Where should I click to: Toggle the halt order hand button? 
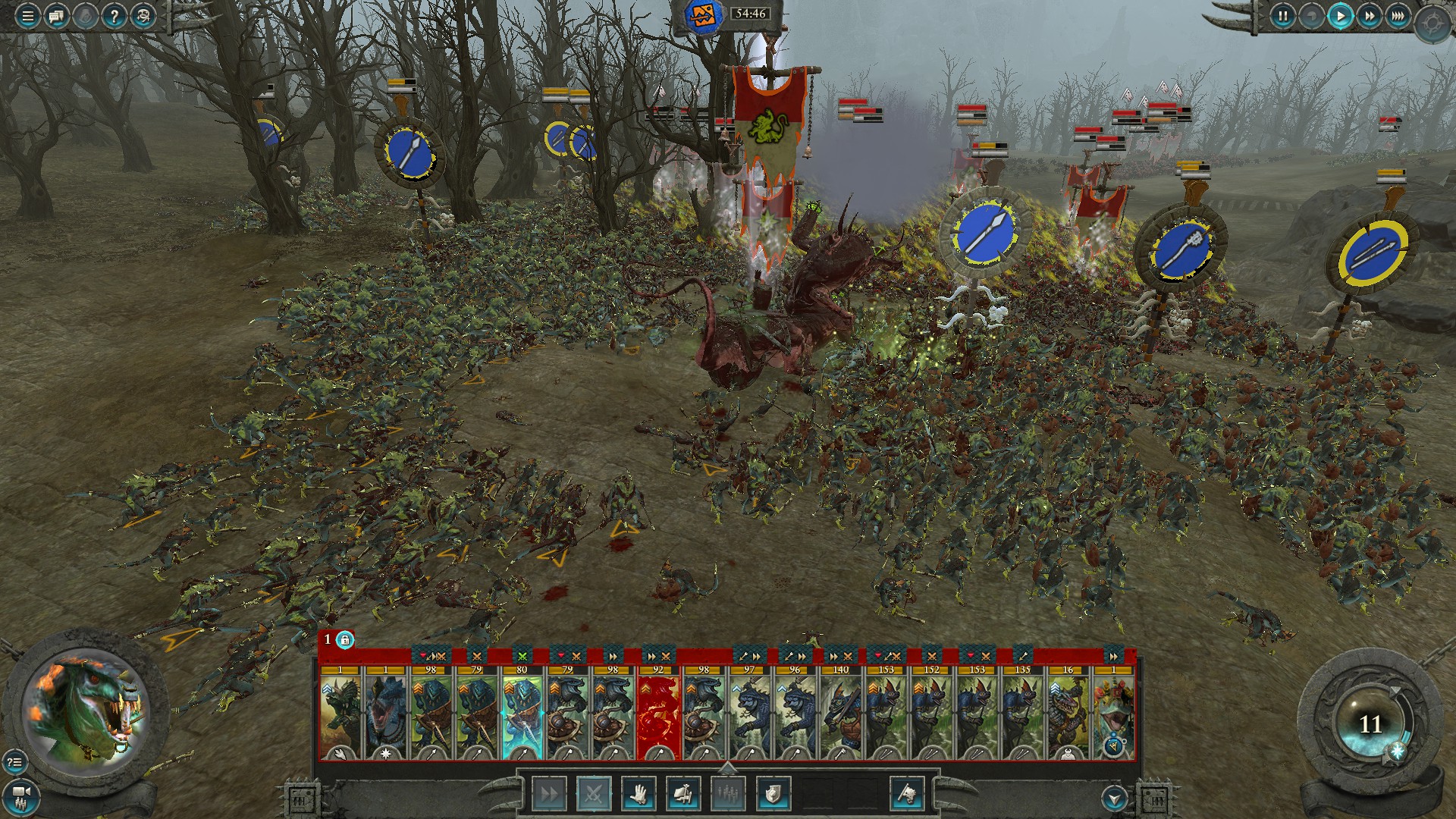[x=639, y=794]
